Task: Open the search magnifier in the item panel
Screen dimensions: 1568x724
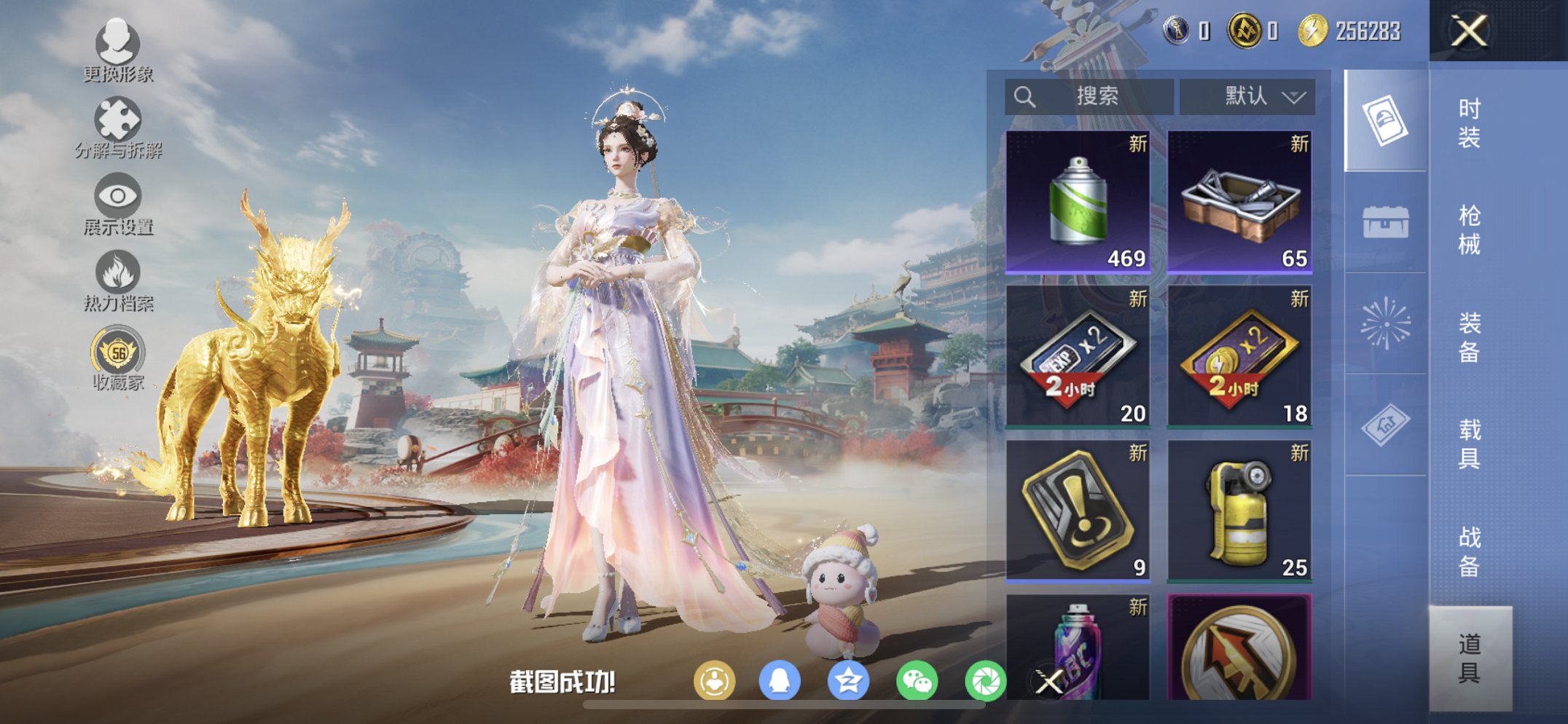Action: [x=1024, y=95]
